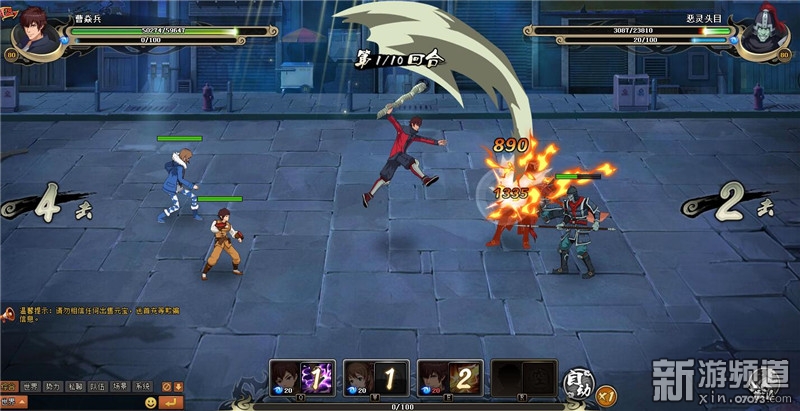Activate the purple lightning skill card
Viewport: 800px width, 411px height.
tap(304, 378)
